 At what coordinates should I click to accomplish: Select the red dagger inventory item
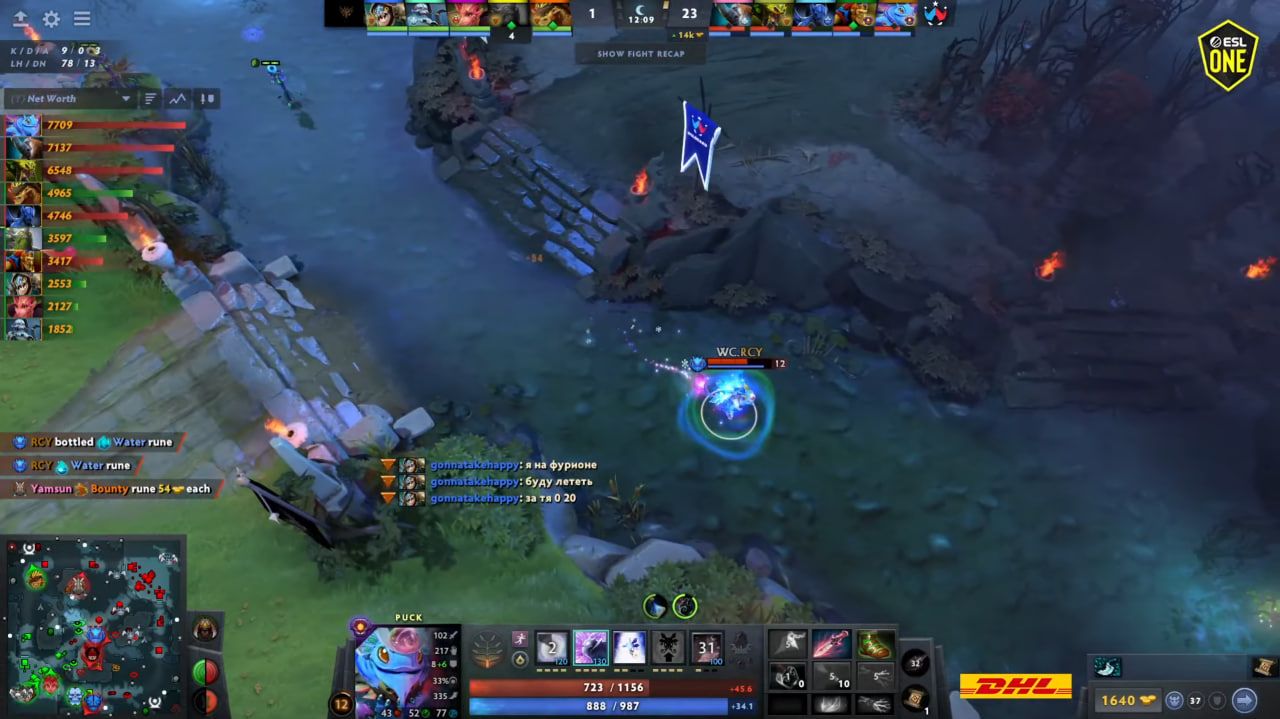(x=832, y=644)
